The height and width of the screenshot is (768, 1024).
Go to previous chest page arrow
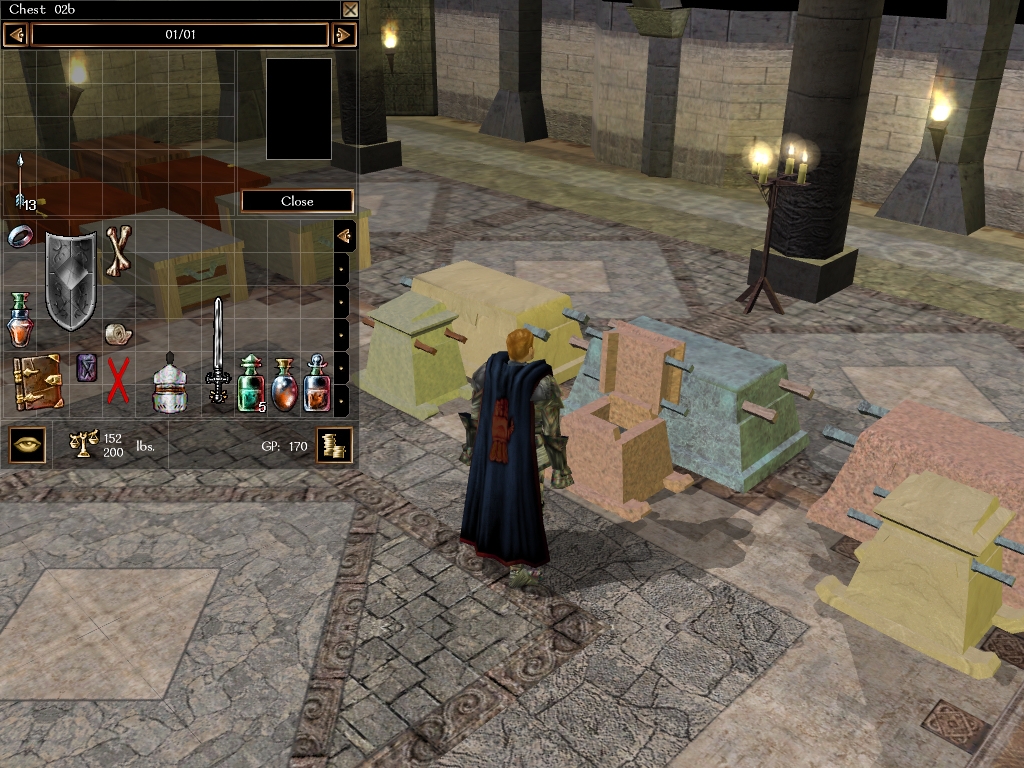click(x=15, y=35)
